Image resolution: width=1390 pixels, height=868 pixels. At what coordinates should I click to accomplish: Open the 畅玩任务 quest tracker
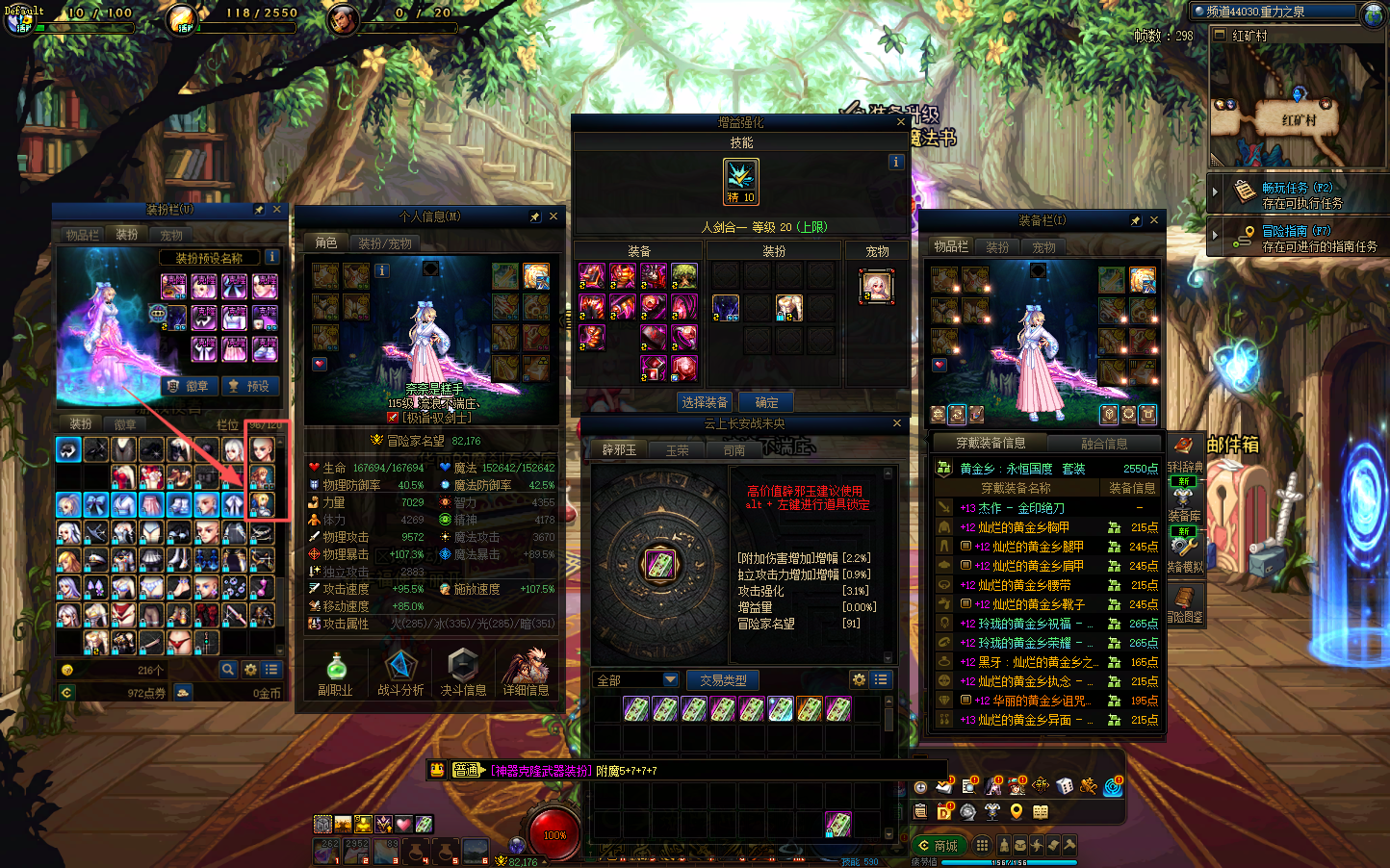(x=1296, y=194)
